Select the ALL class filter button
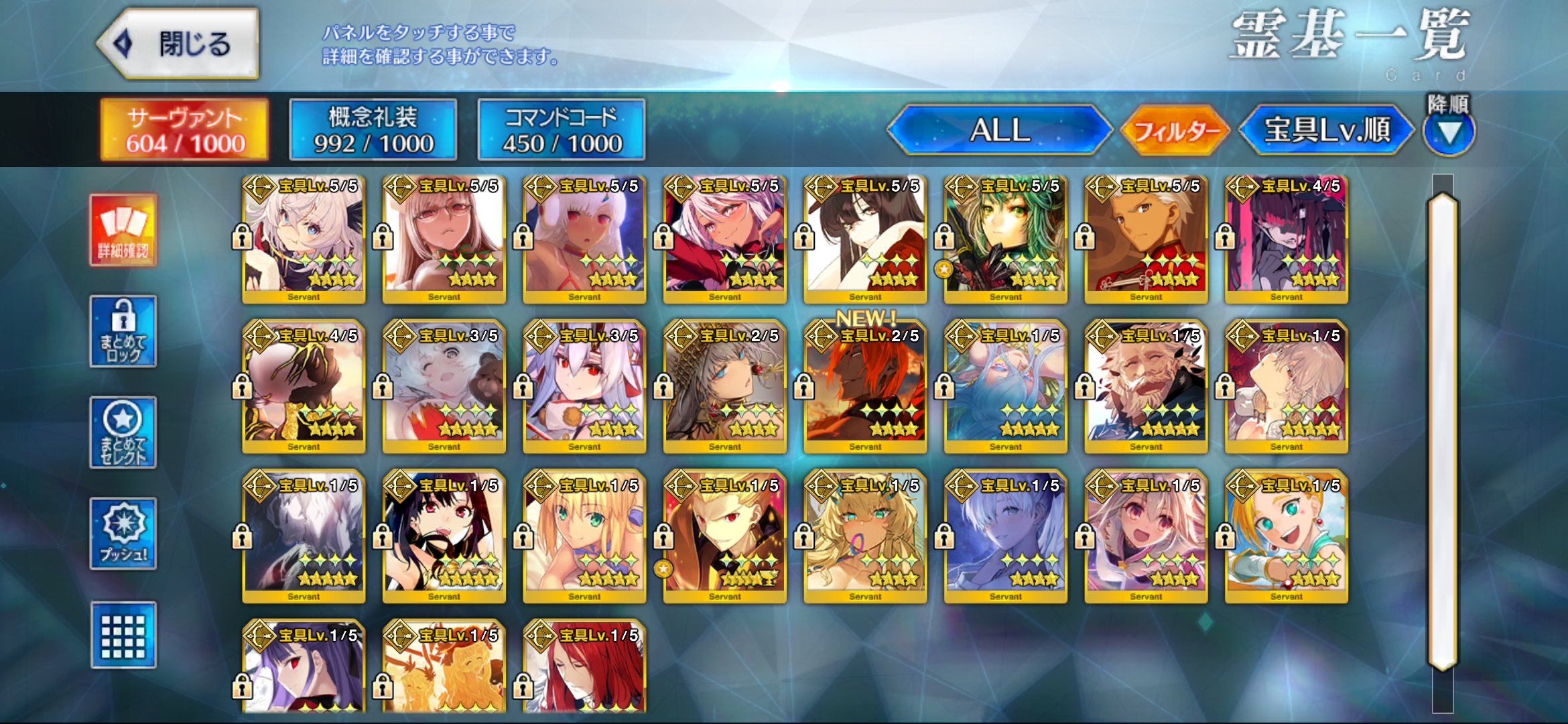 [999, 129]
